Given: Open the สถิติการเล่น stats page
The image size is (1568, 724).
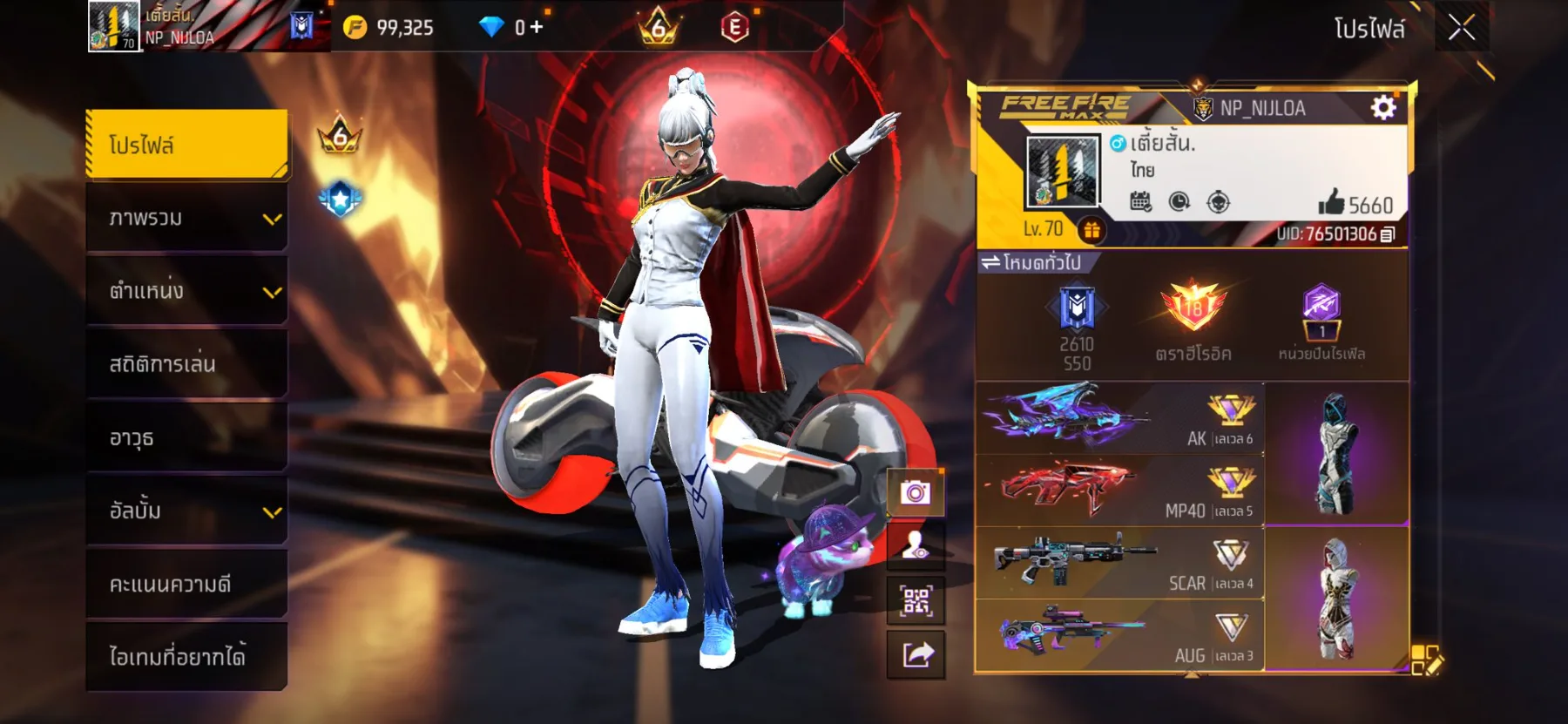Looking at the screenshot, I should (186, 364).
